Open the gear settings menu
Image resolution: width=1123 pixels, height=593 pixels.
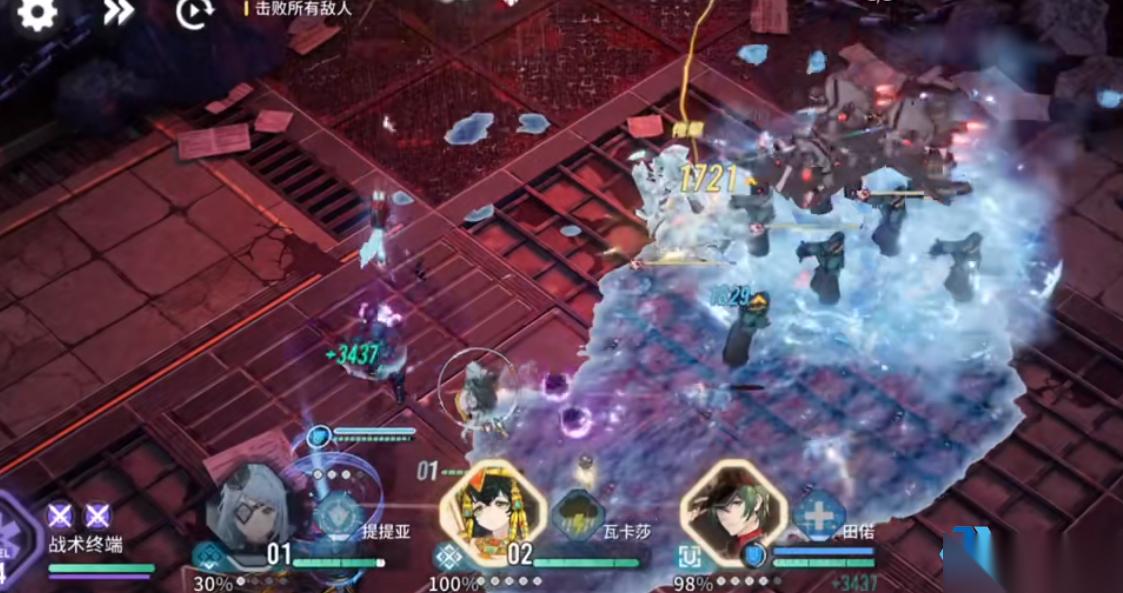point(37,13)
